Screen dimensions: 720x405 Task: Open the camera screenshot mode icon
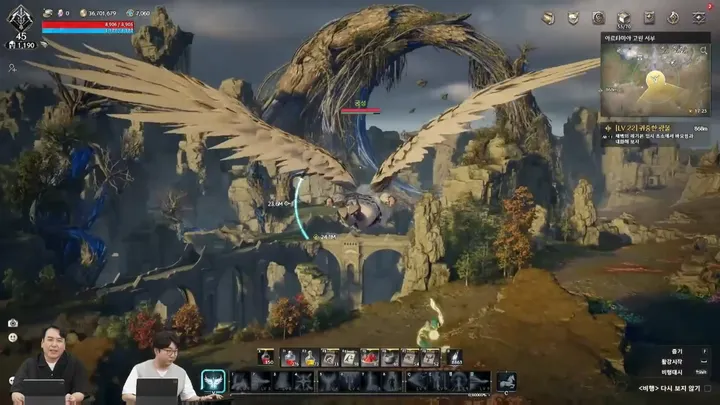[13, 323]
